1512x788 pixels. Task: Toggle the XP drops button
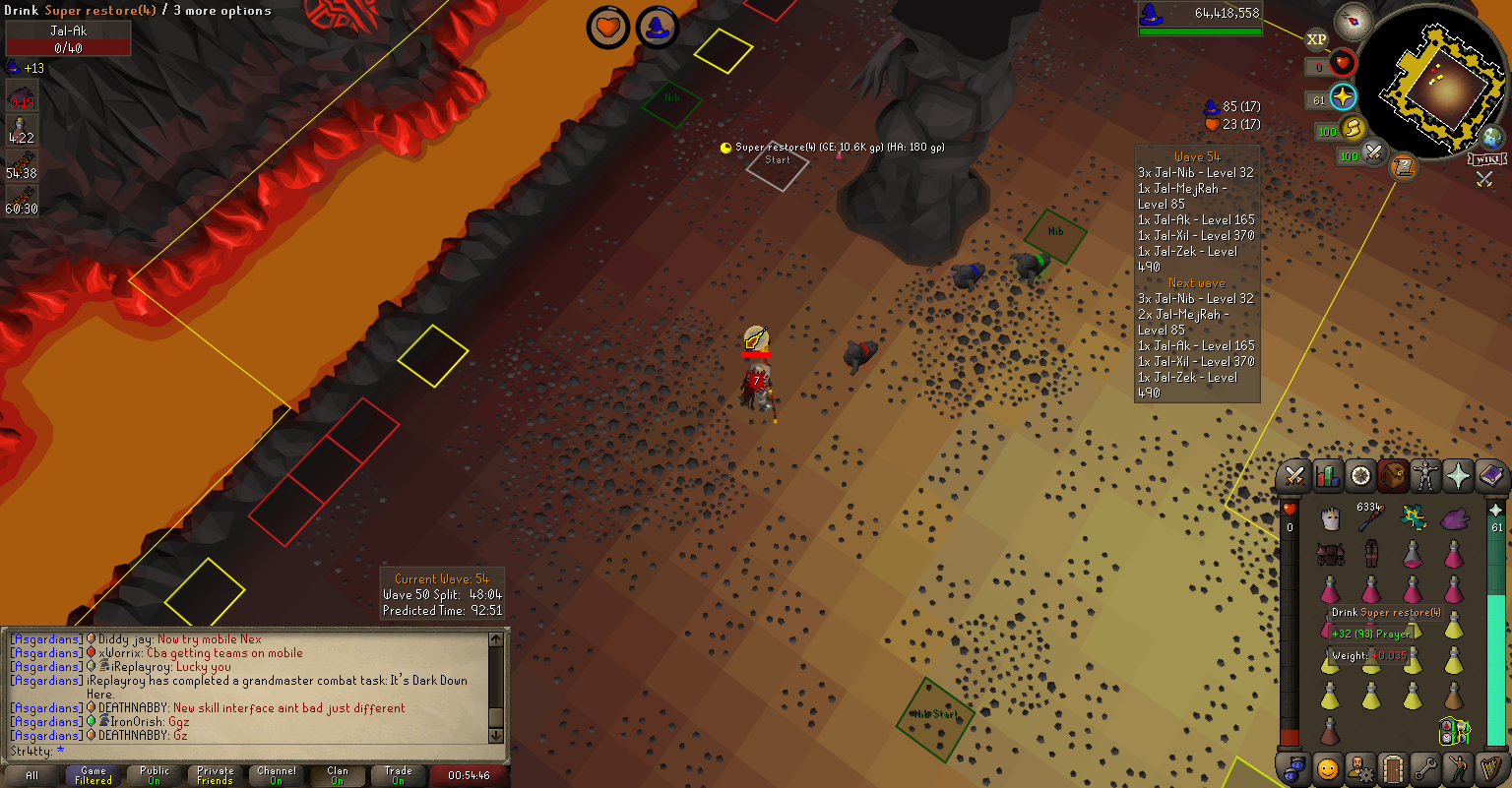pyautogui.click(x=1316, y=40)
